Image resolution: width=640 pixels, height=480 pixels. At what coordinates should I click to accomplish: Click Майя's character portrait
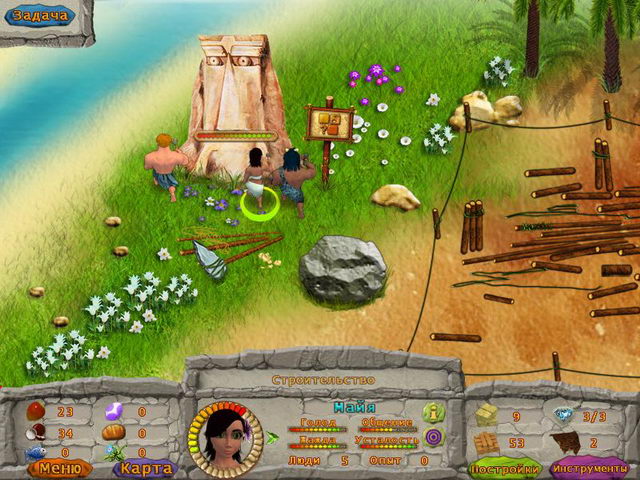pos(224,438)
